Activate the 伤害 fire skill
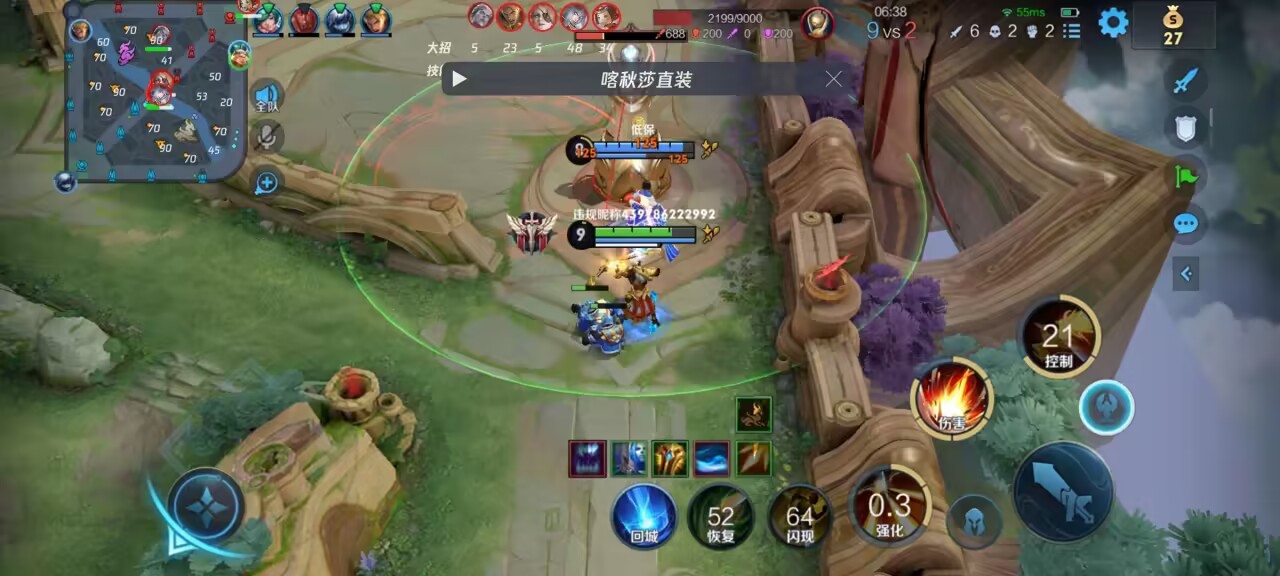 [951, 399]
